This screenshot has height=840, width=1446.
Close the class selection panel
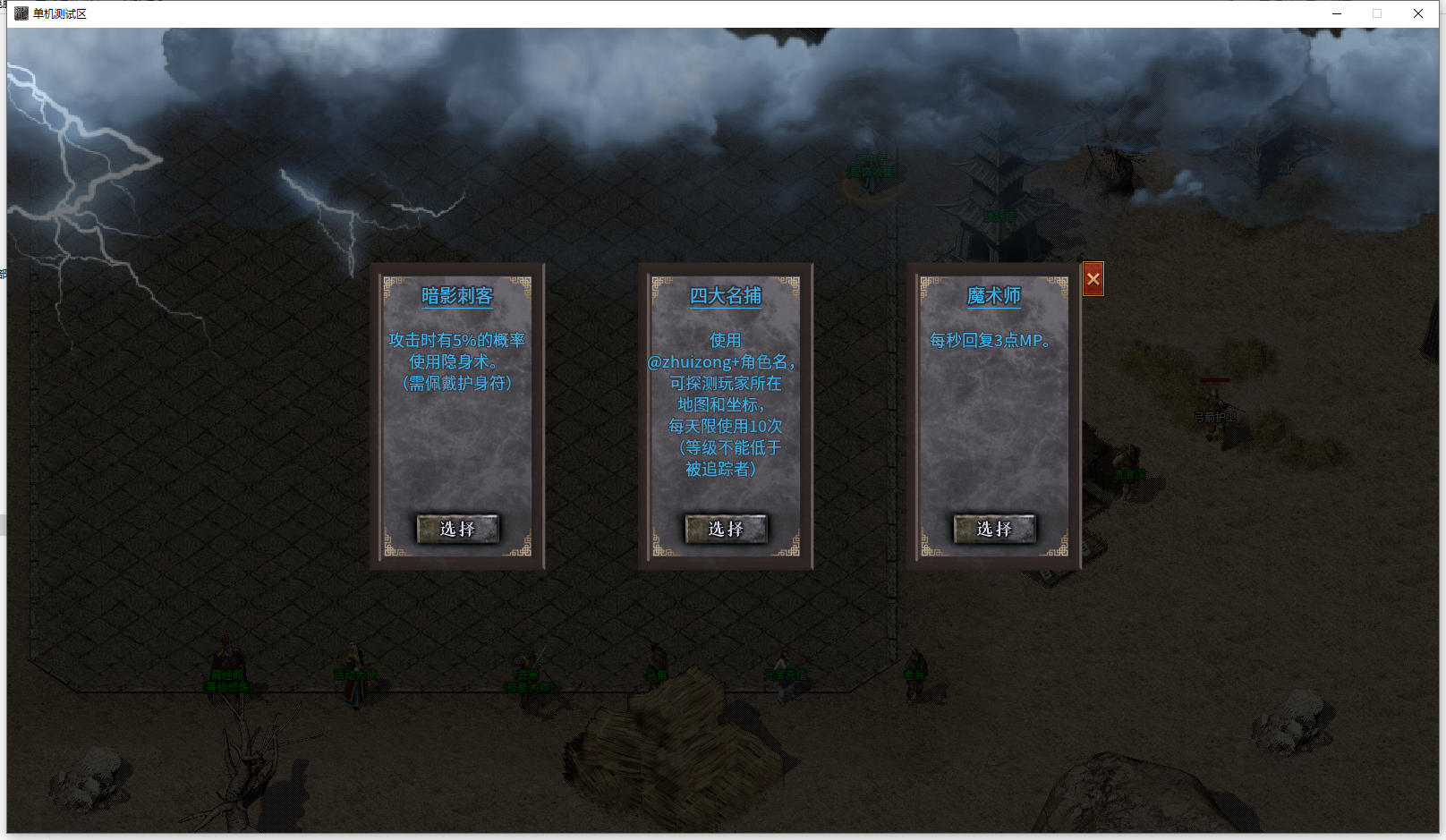(1093, 279)
